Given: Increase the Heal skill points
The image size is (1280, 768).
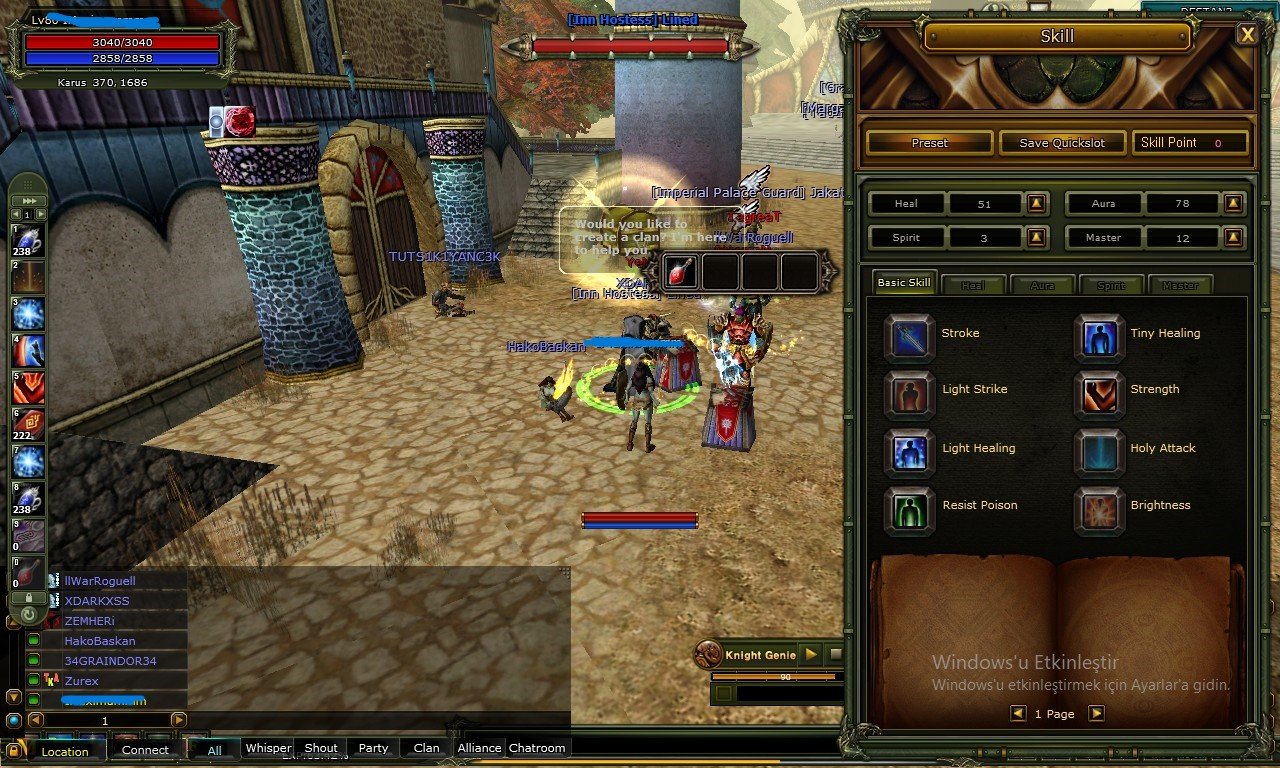Looking at the screenshot, I should pos(1036,204).
